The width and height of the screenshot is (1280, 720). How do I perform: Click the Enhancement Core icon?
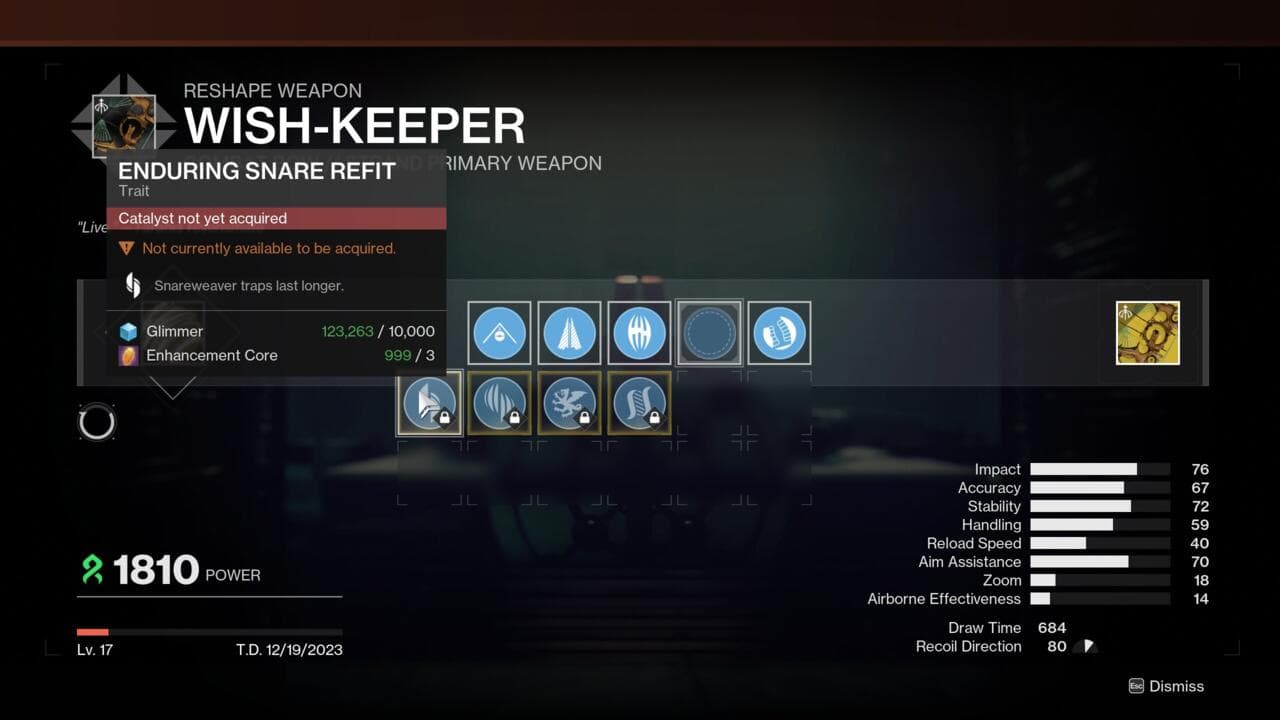point(130,355)
